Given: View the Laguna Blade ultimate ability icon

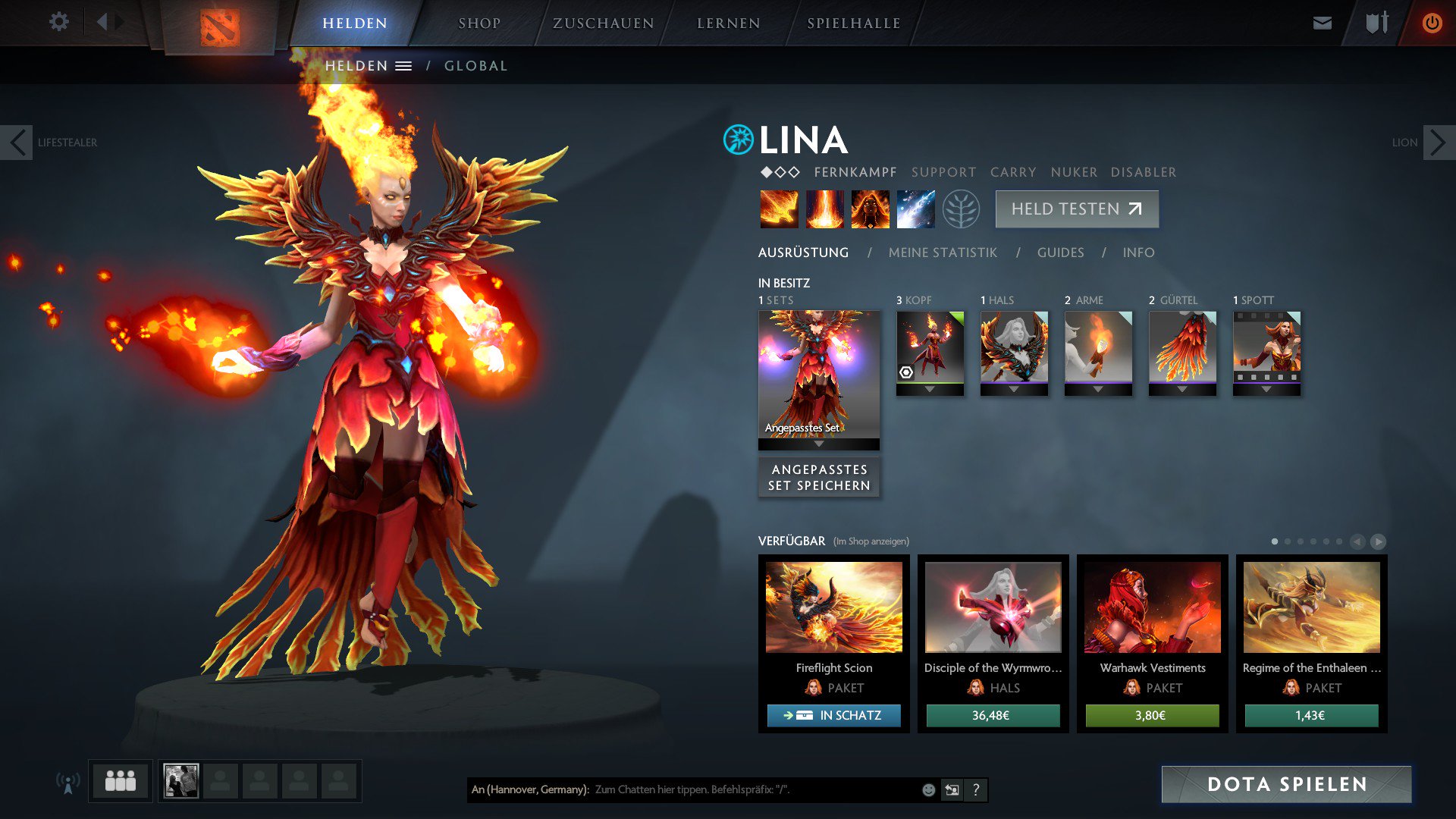Looking at the screenshot, I should [x=915, y=209].
